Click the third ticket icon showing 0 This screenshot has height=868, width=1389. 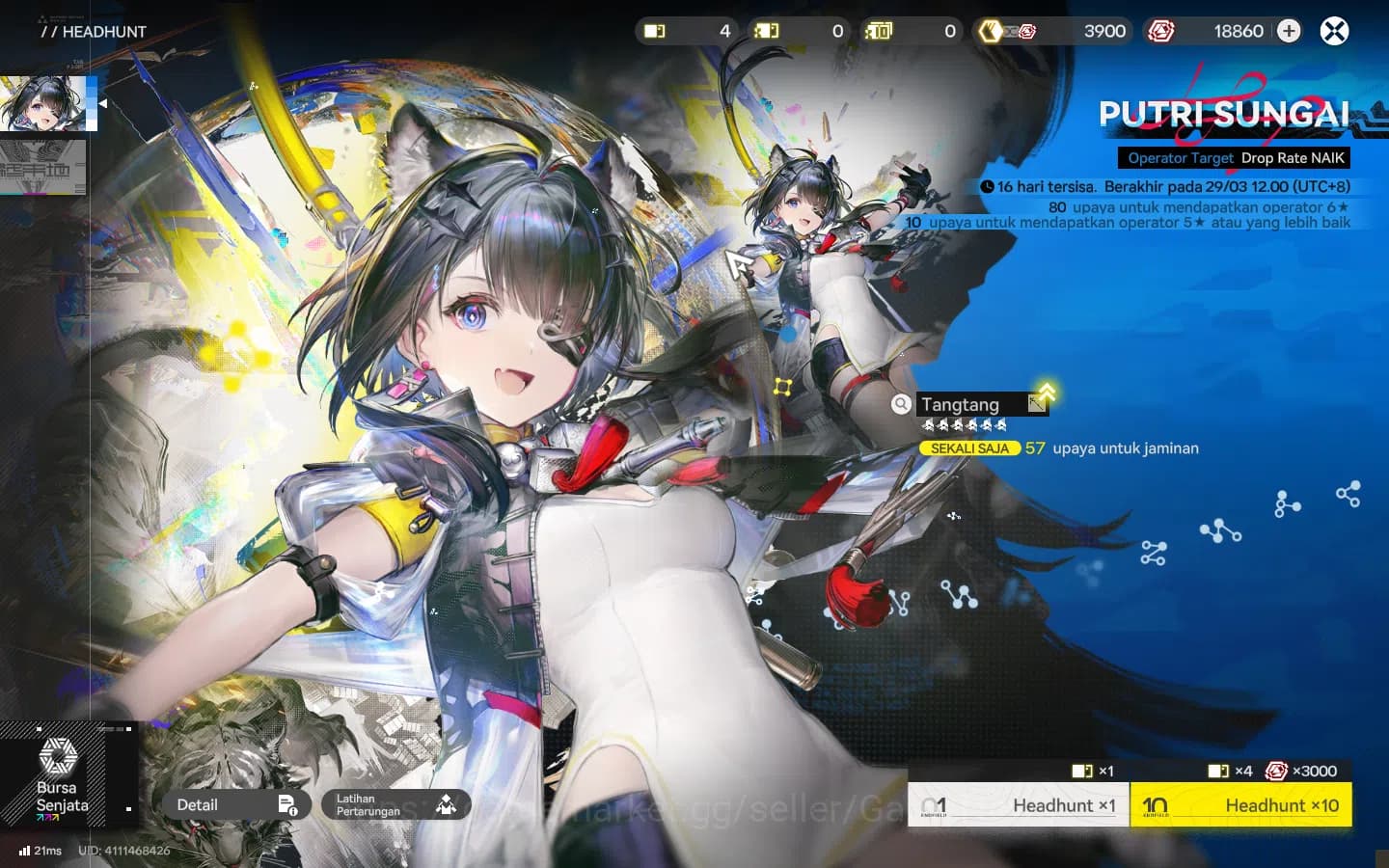[880, 31]
